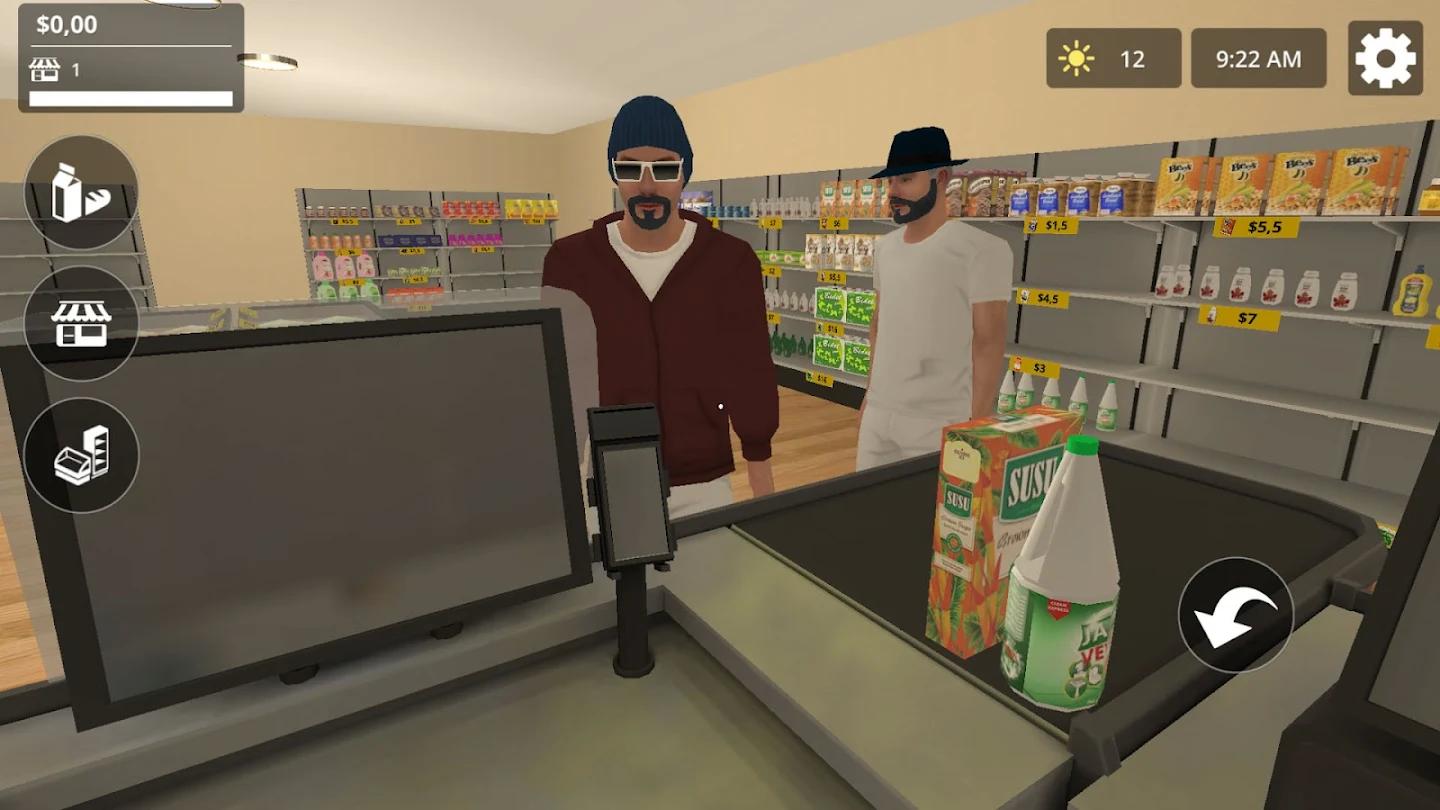
Task: Click the sun day counter showing 12
Action: click(1113, 59)
